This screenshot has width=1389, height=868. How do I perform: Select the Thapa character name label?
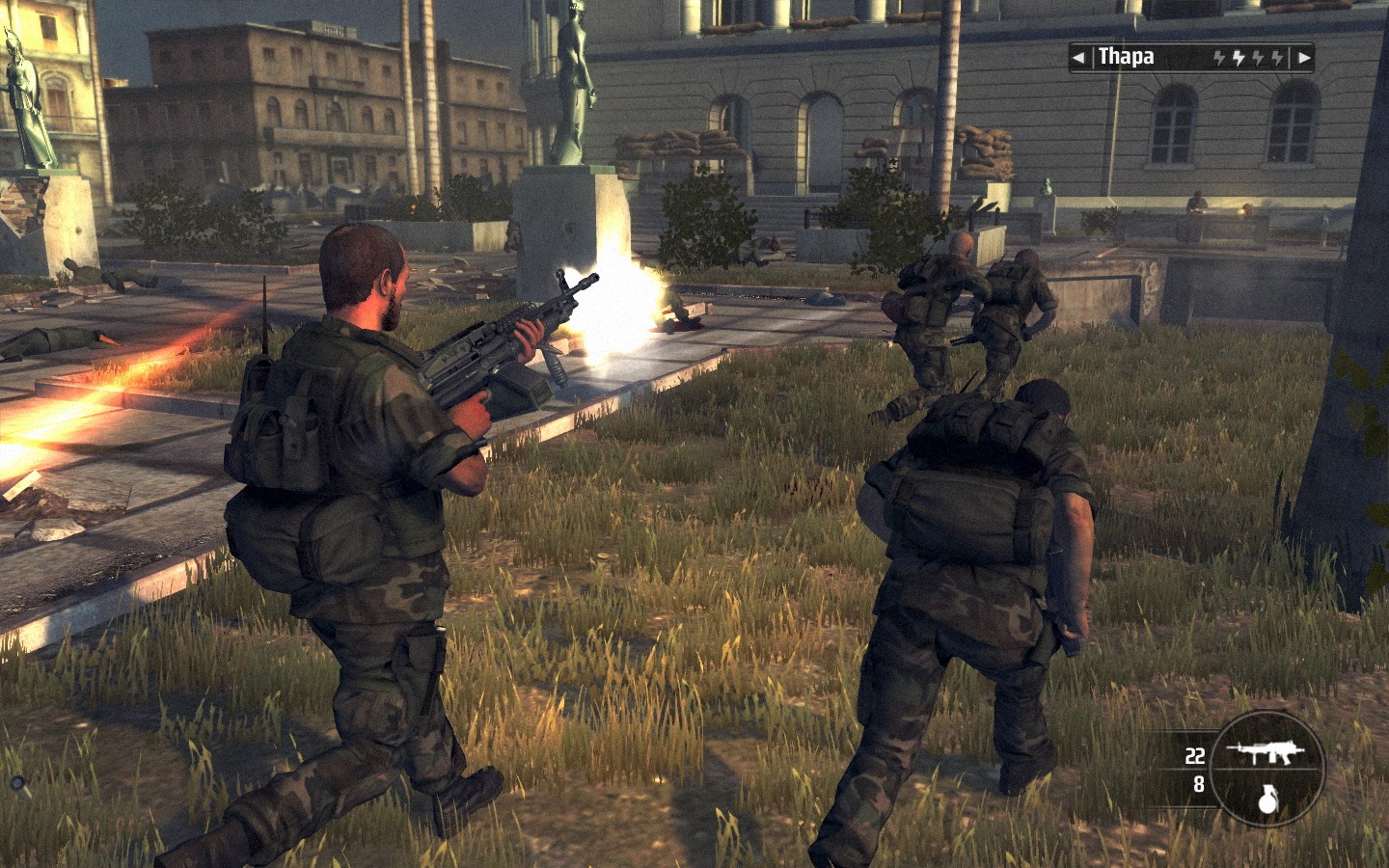click(1127, 57)
